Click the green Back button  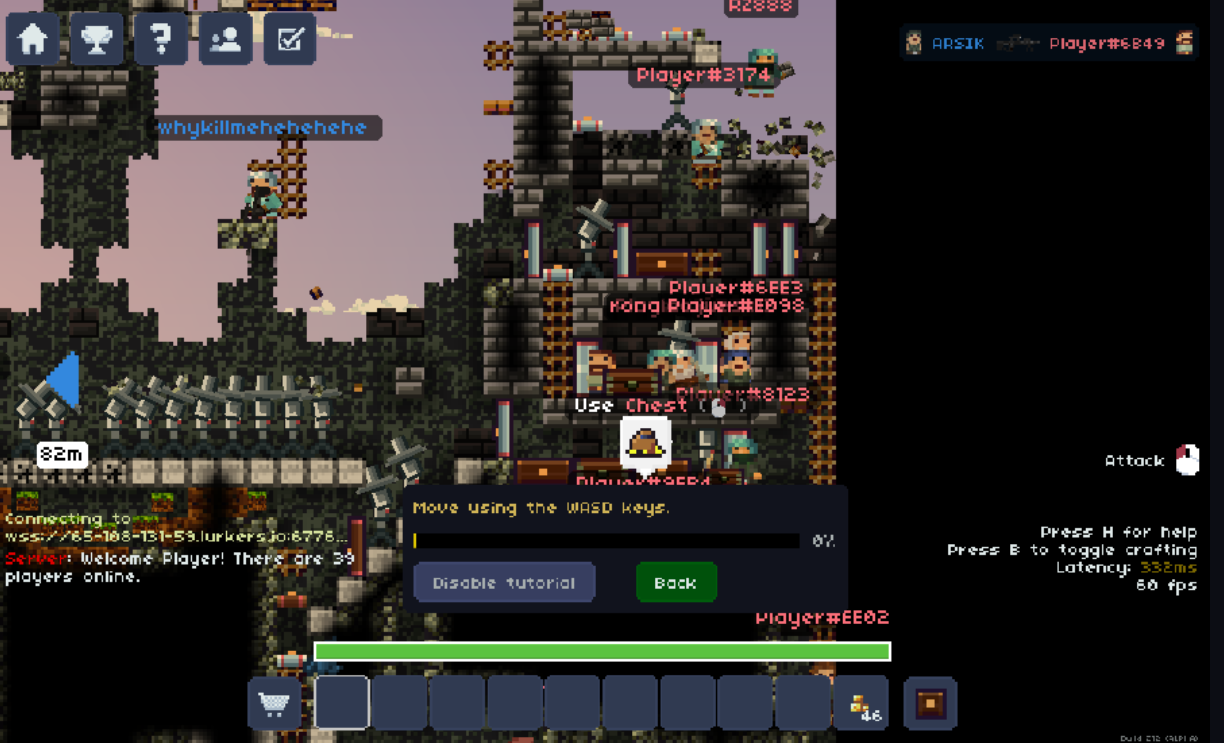(676, 582)
